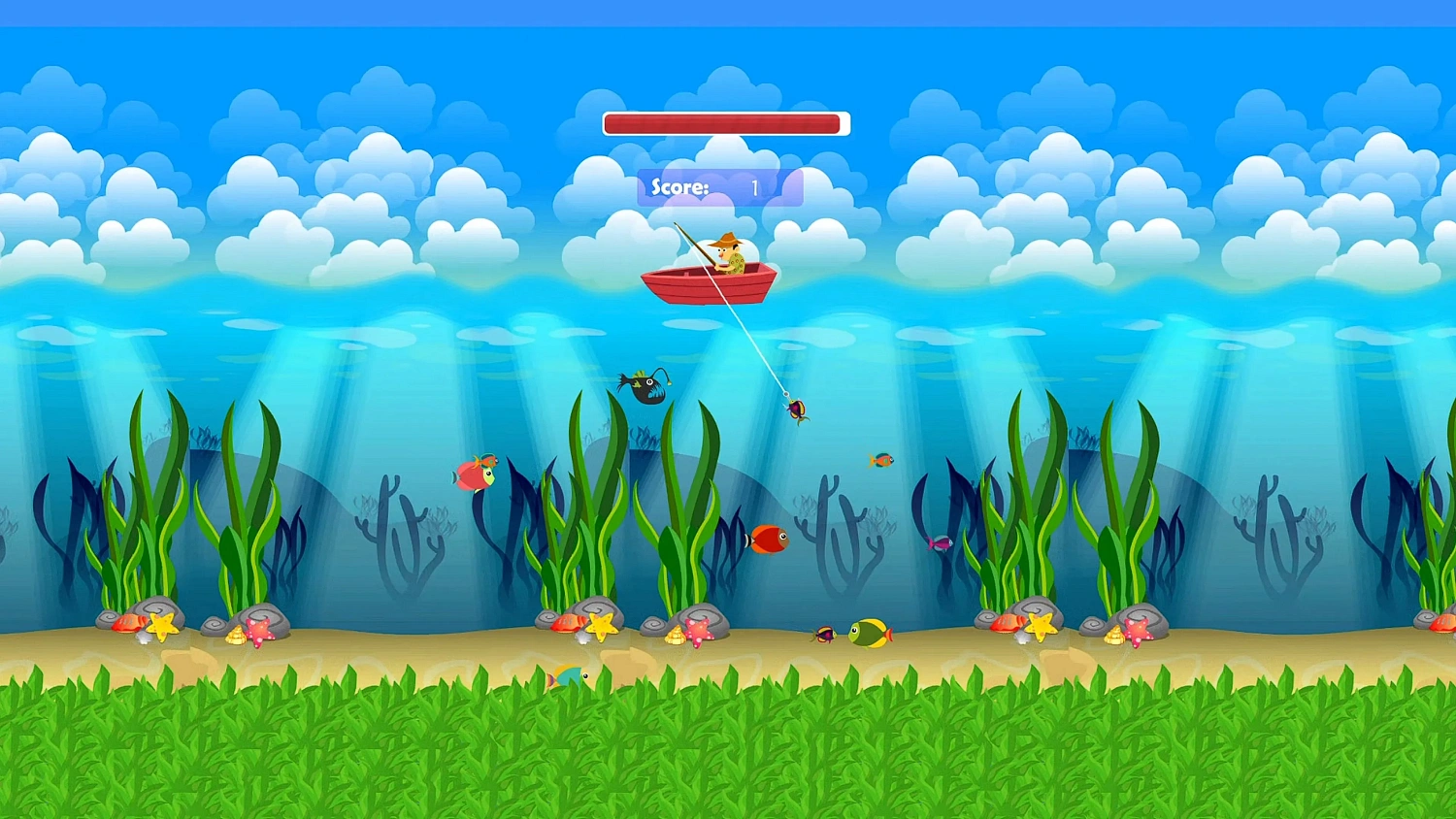Click the Score display panel
Screen dimensions: 1456x819
click(718, 185)
